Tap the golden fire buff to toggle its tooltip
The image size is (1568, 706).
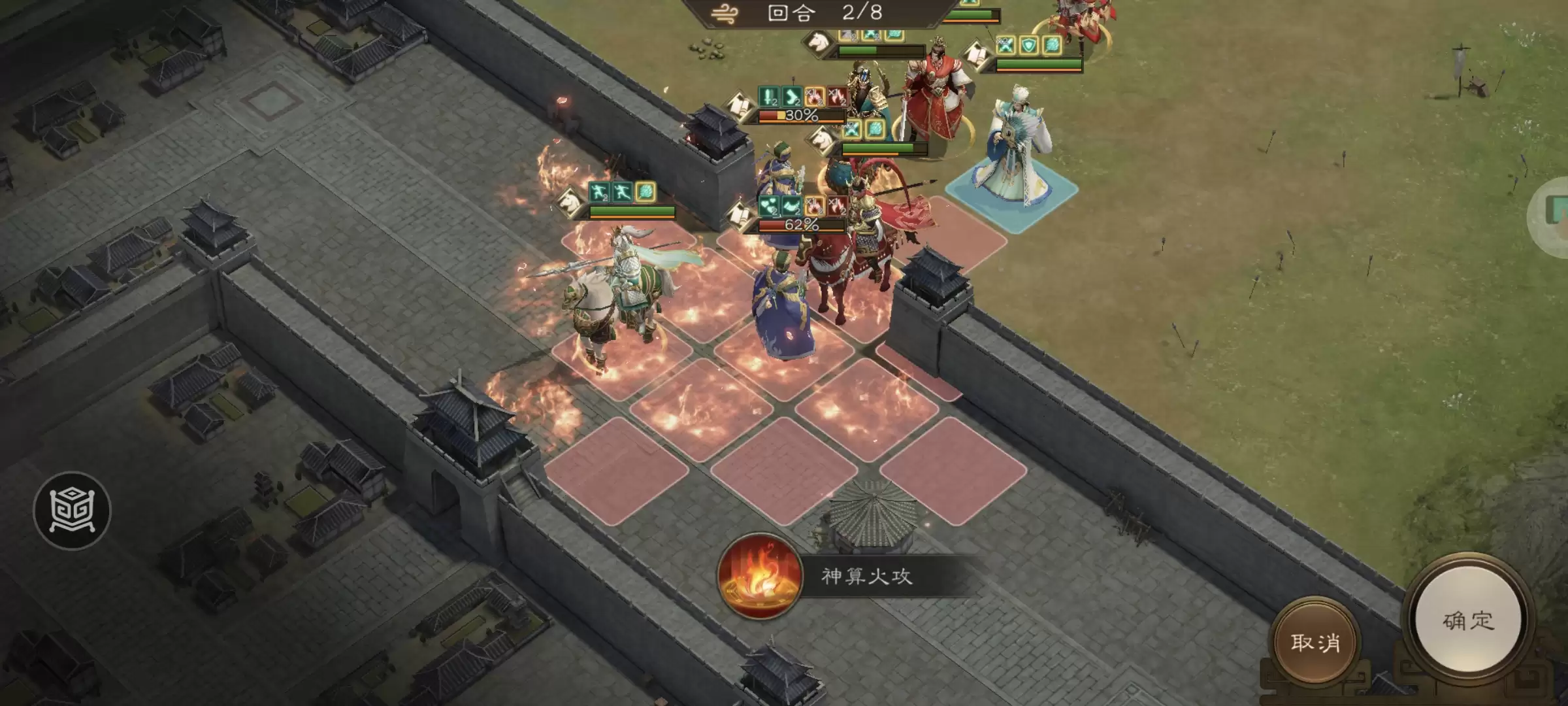(x=813, y=96)
